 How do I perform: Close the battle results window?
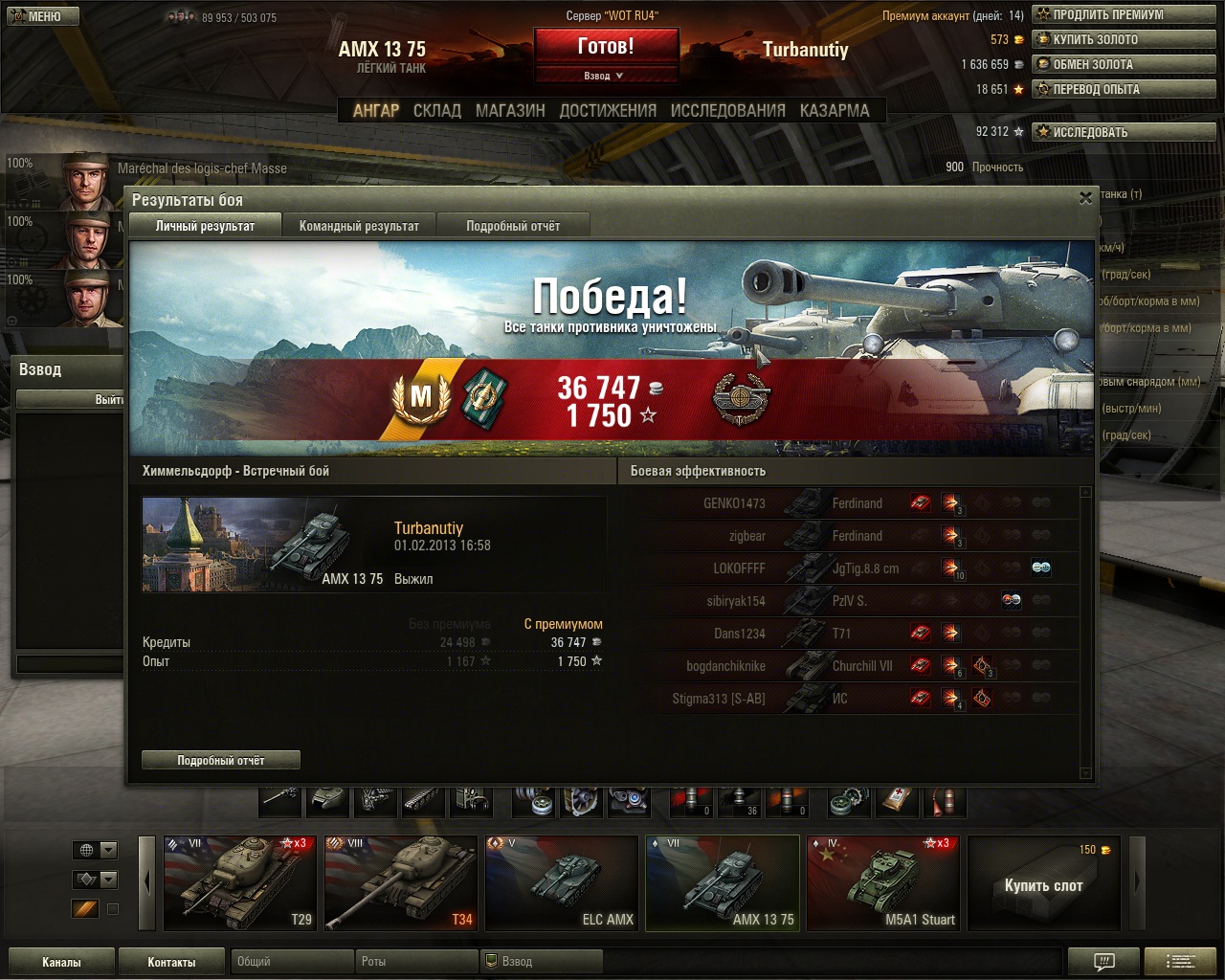pos(1085,198)
